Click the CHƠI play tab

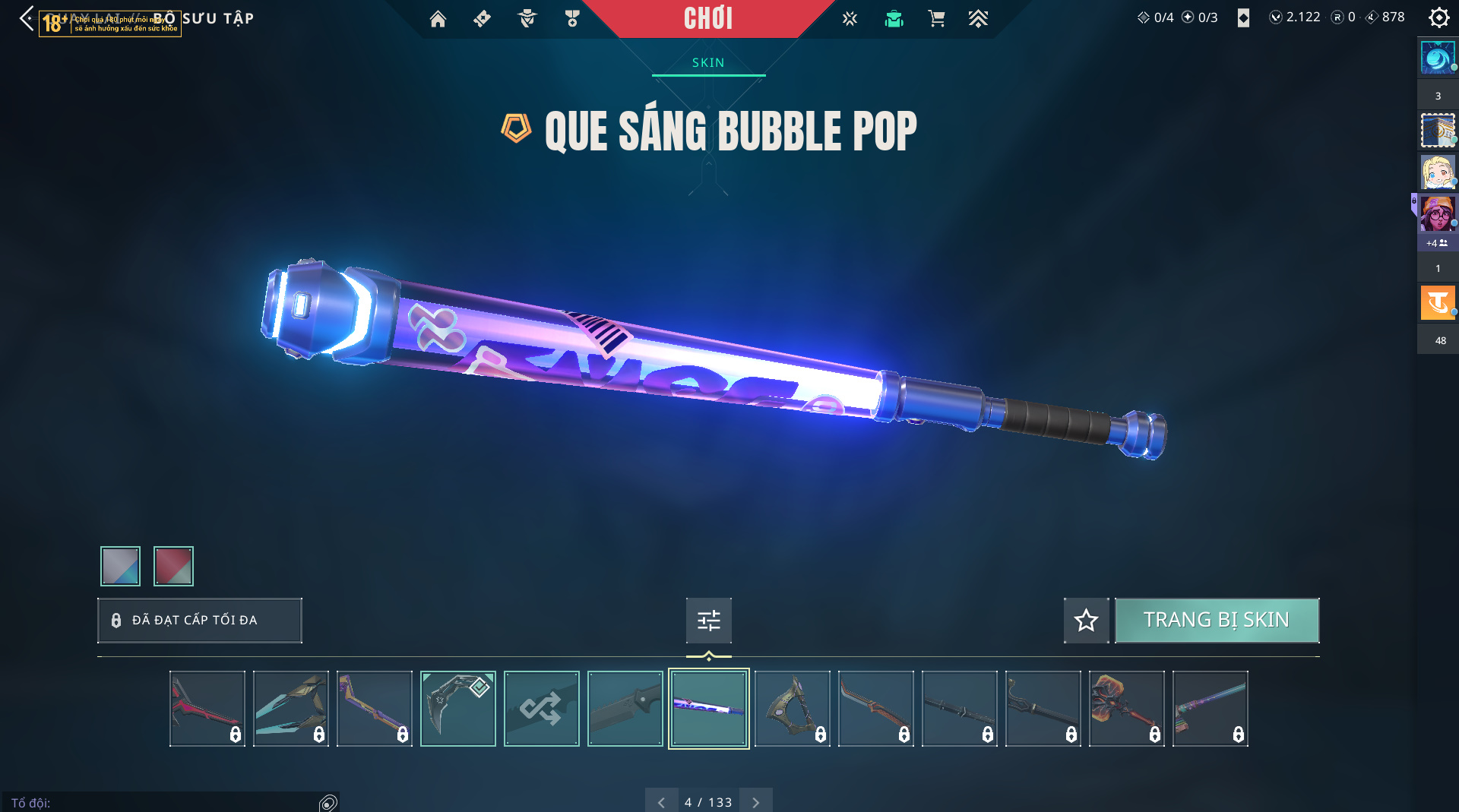pyautogui.click(x=708, y=18)
